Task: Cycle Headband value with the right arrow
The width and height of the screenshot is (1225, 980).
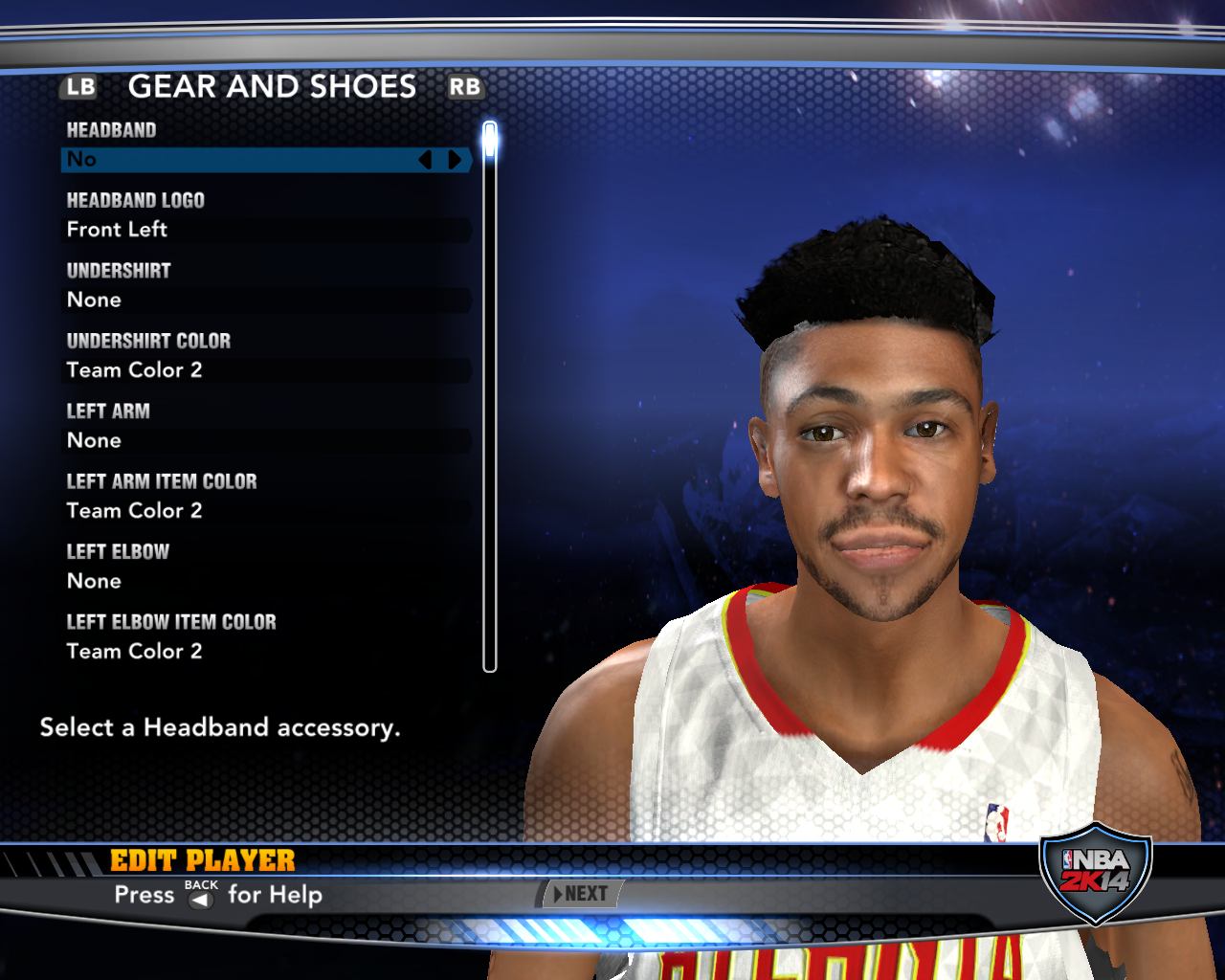Action: click(x=456, y=160)
